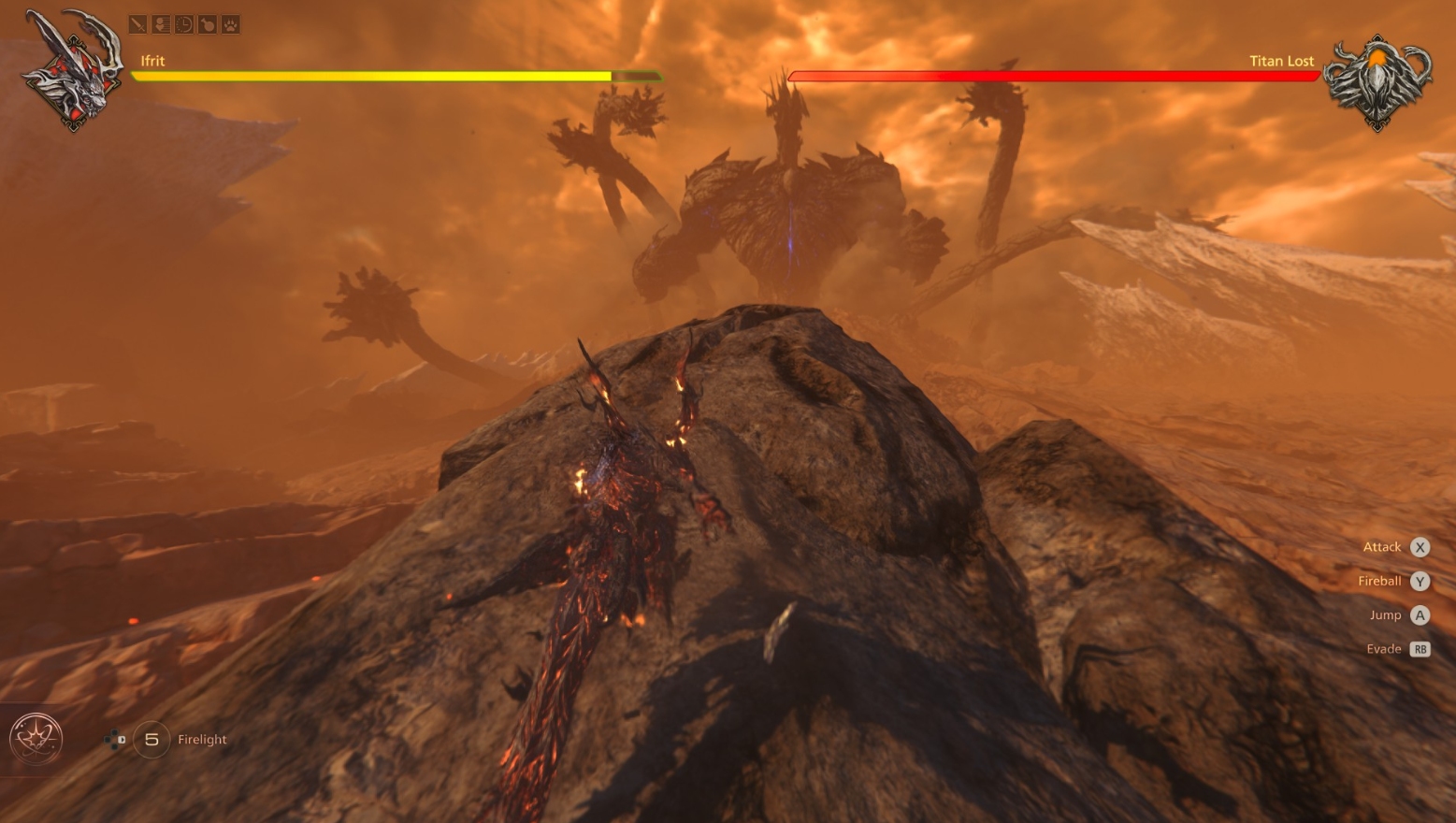Activate the starburst ability emblem
1456x823 pixels.
coord(36,739)
